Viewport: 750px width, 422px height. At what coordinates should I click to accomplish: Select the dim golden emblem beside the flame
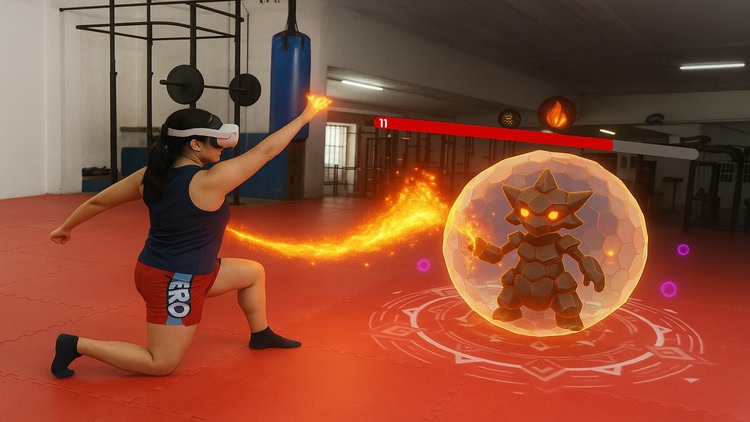tap(510, 118)
